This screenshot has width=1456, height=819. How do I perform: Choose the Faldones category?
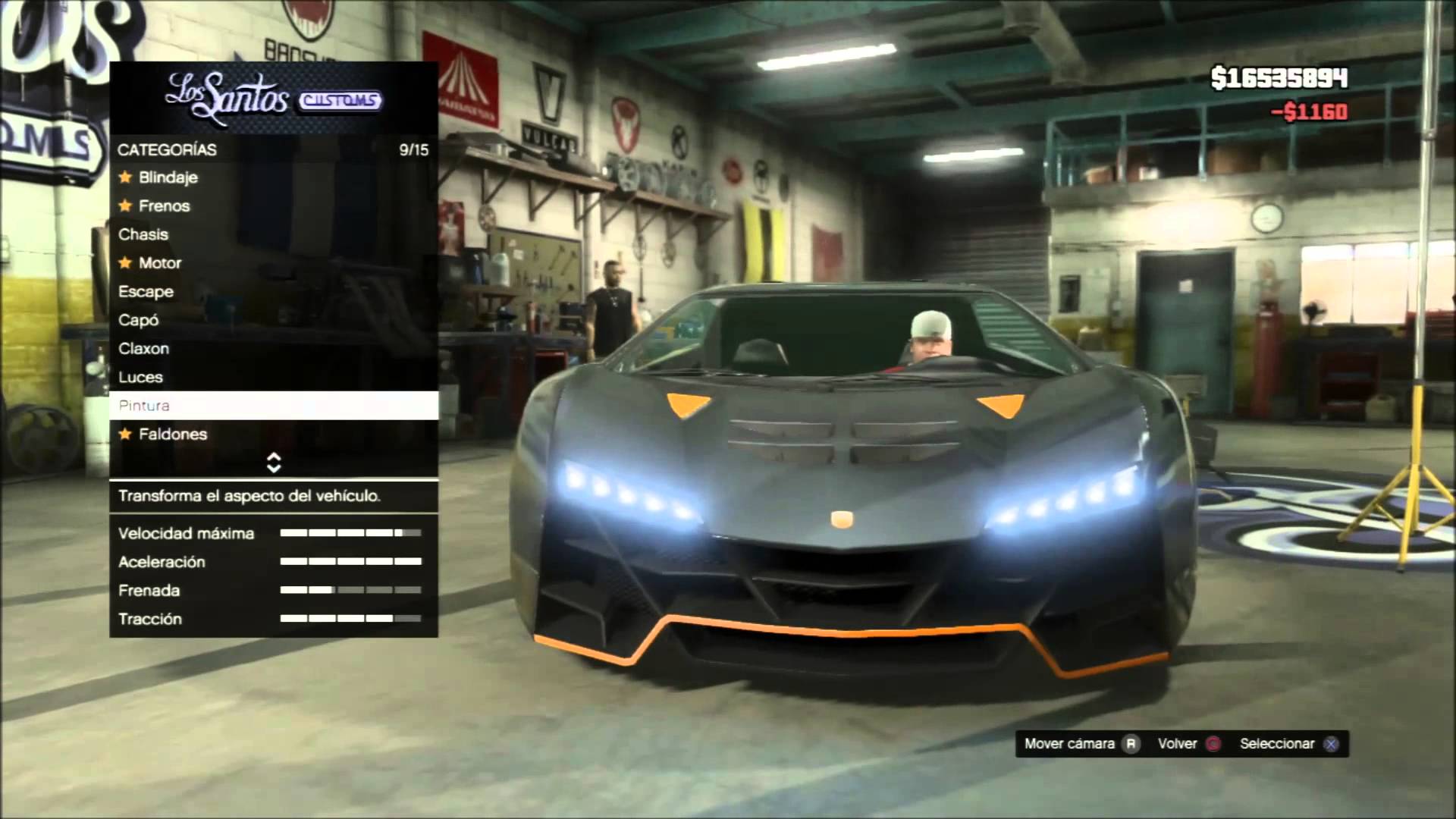(x=172, y=435)
